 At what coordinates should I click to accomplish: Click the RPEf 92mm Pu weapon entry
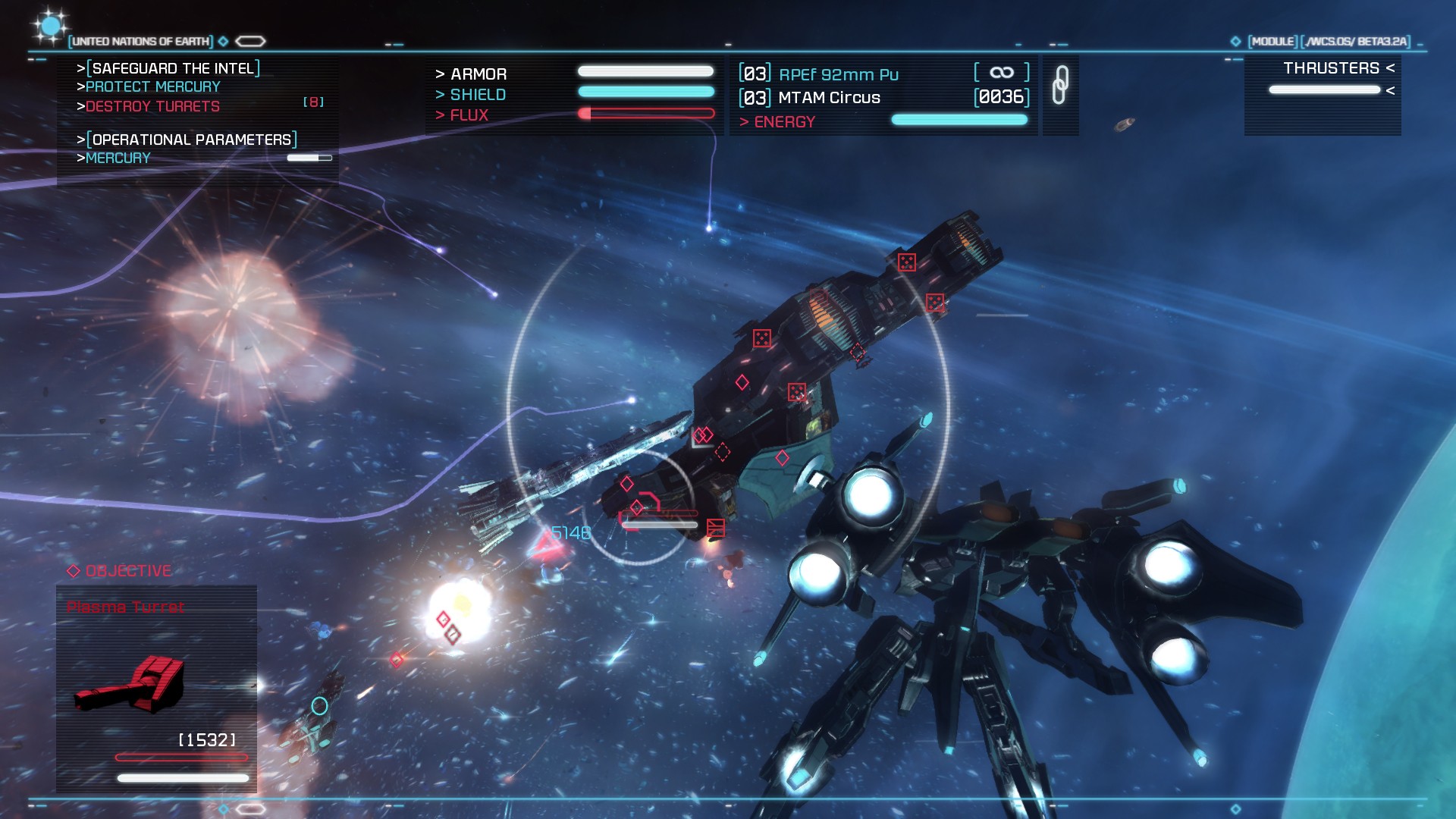tap(838, 74)
